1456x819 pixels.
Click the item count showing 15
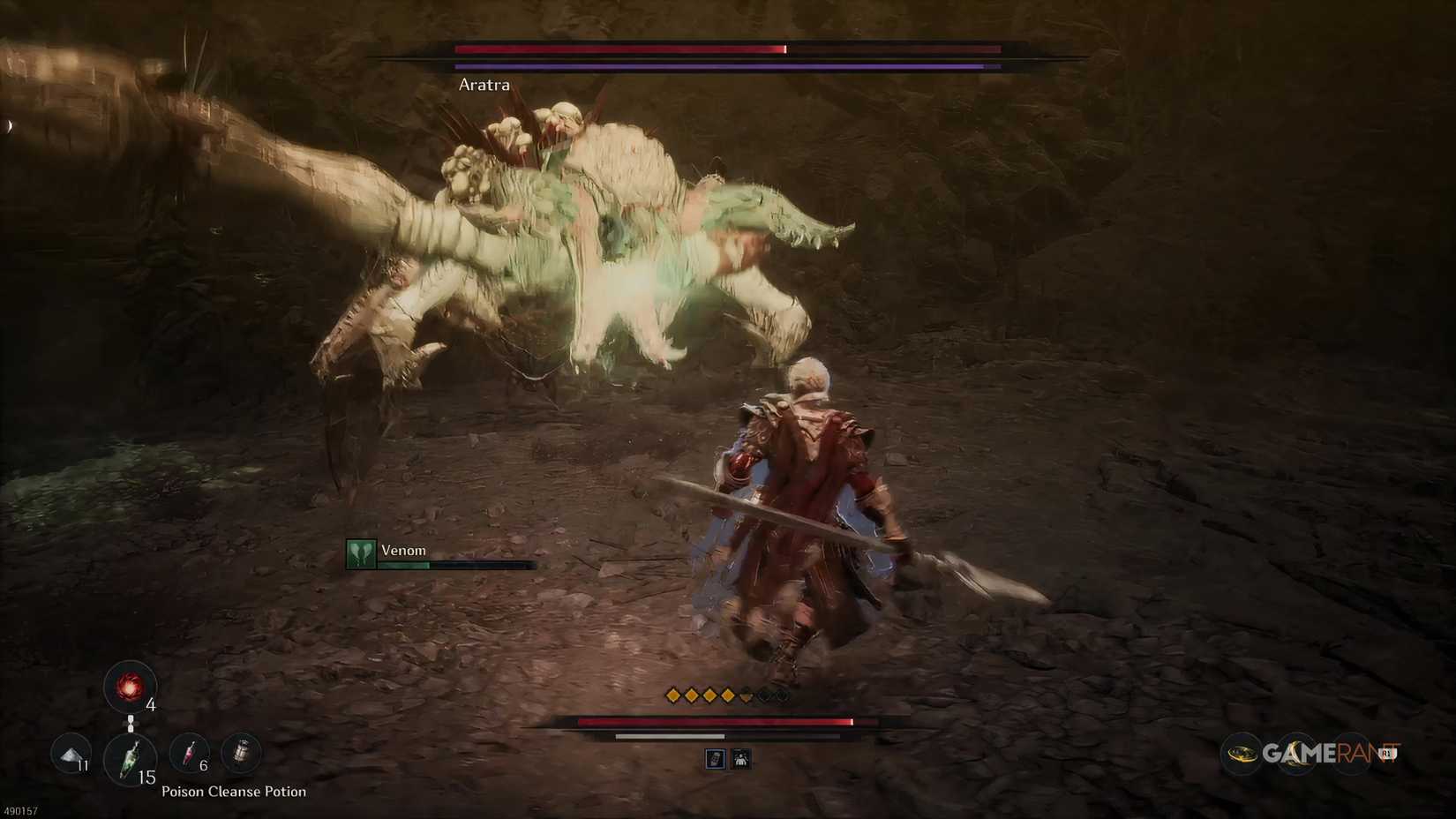pos(146,778)
